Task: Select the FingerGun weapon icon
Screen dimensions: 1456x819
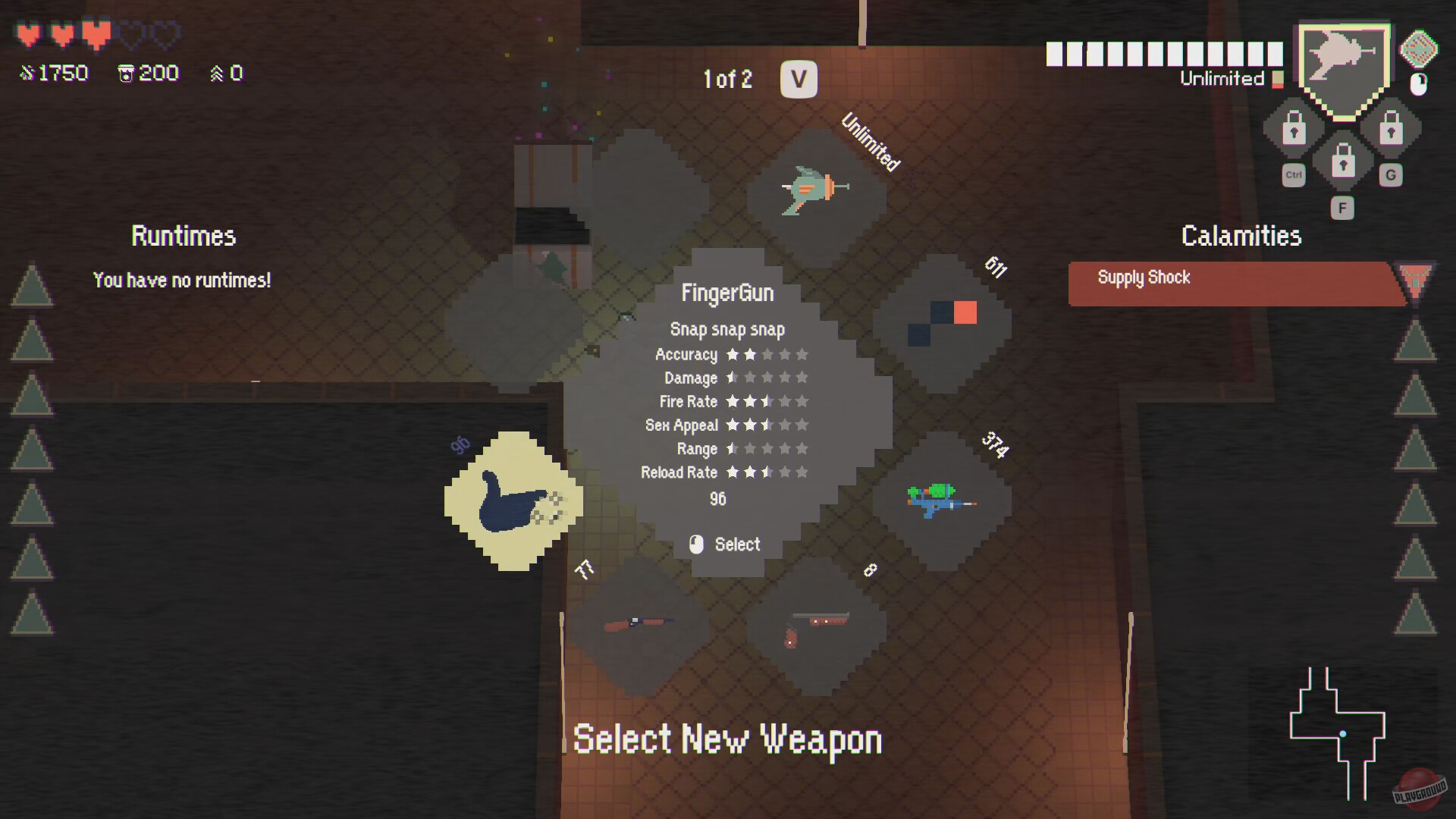Action: (512, 500)
